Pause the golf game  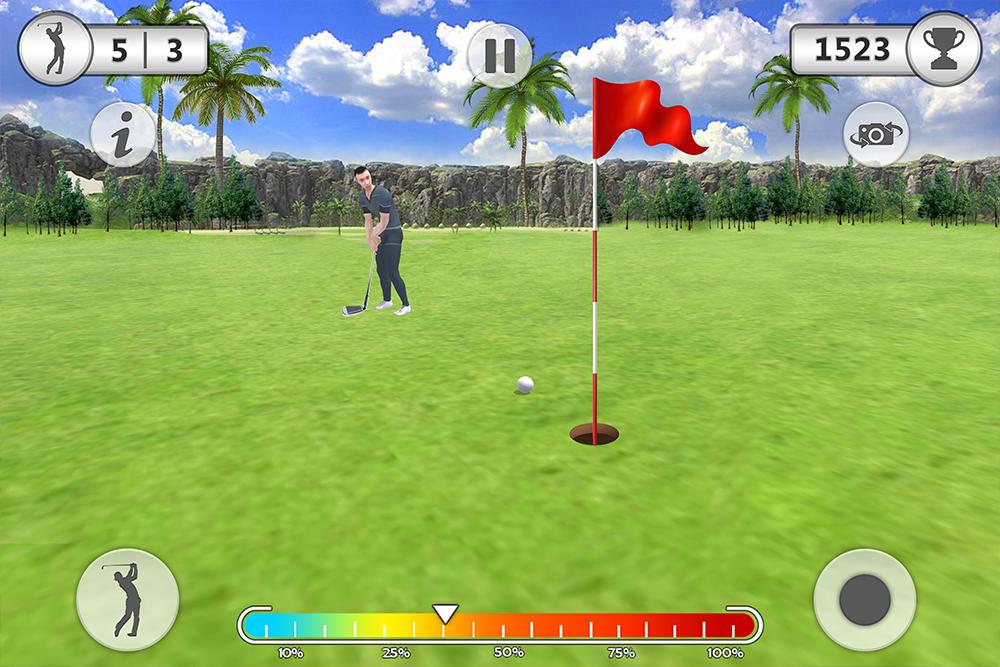point(499,55)
